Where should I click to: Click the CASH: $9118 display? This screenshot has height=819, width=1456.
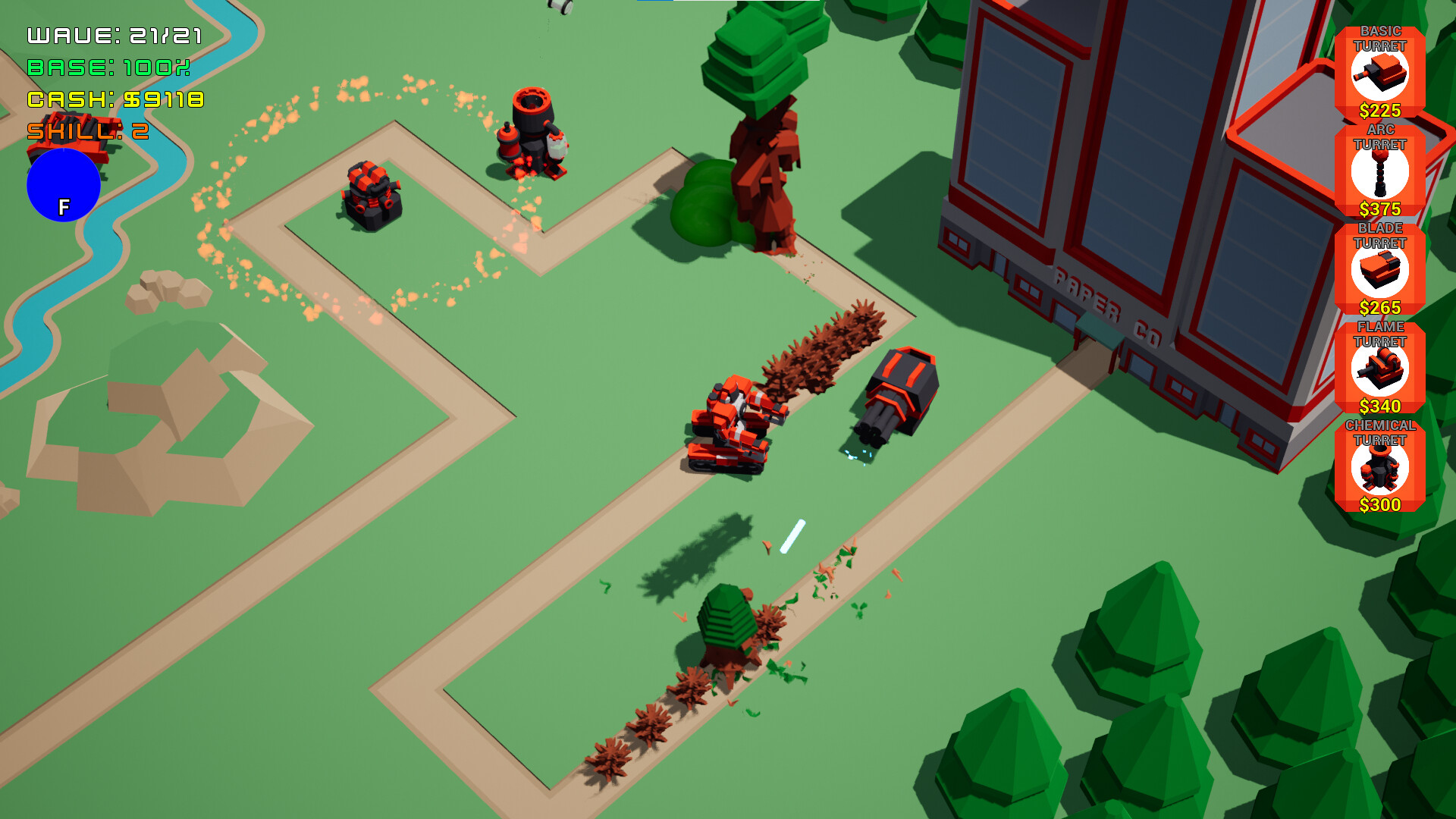[114, 99]
